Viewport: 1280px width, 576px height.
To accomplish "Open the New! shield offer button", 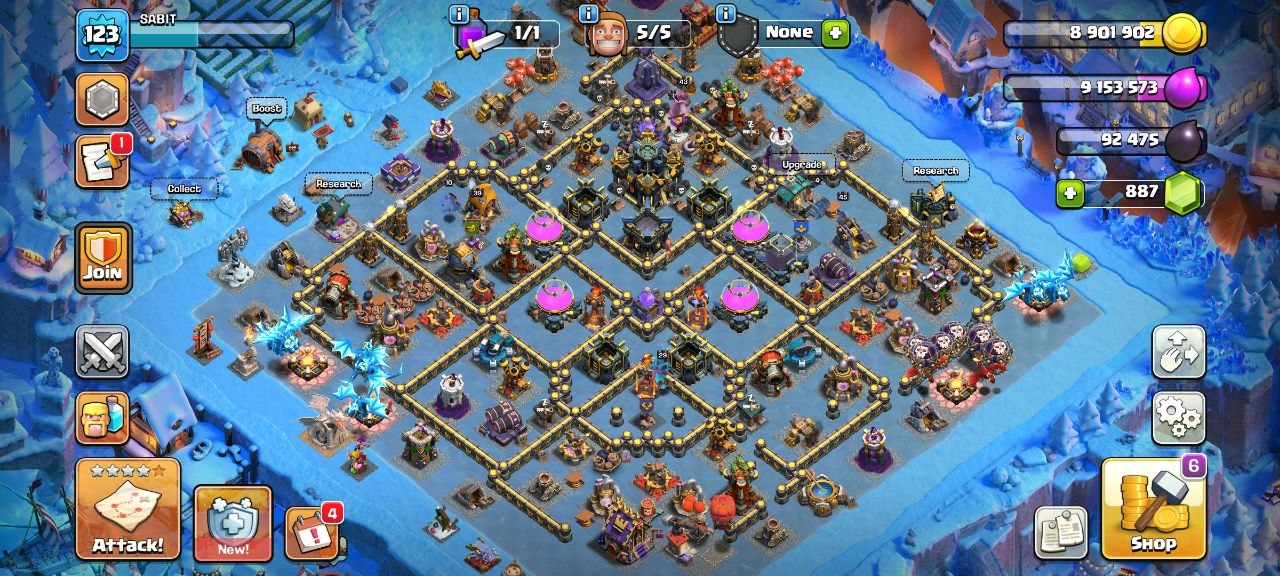I will click(232, 523).
